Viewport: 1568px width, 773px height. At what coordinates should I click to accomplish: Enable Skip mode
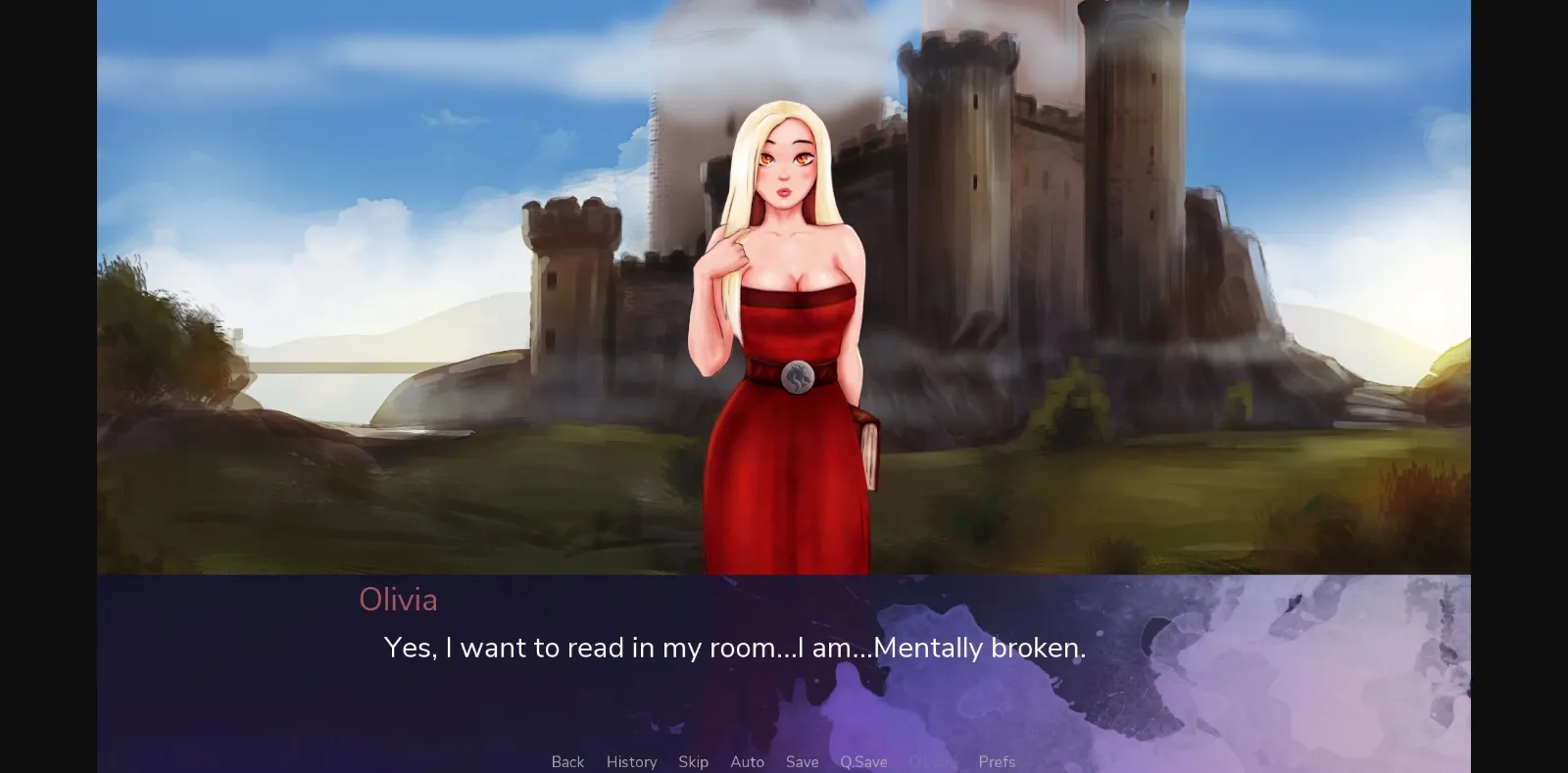694,761
